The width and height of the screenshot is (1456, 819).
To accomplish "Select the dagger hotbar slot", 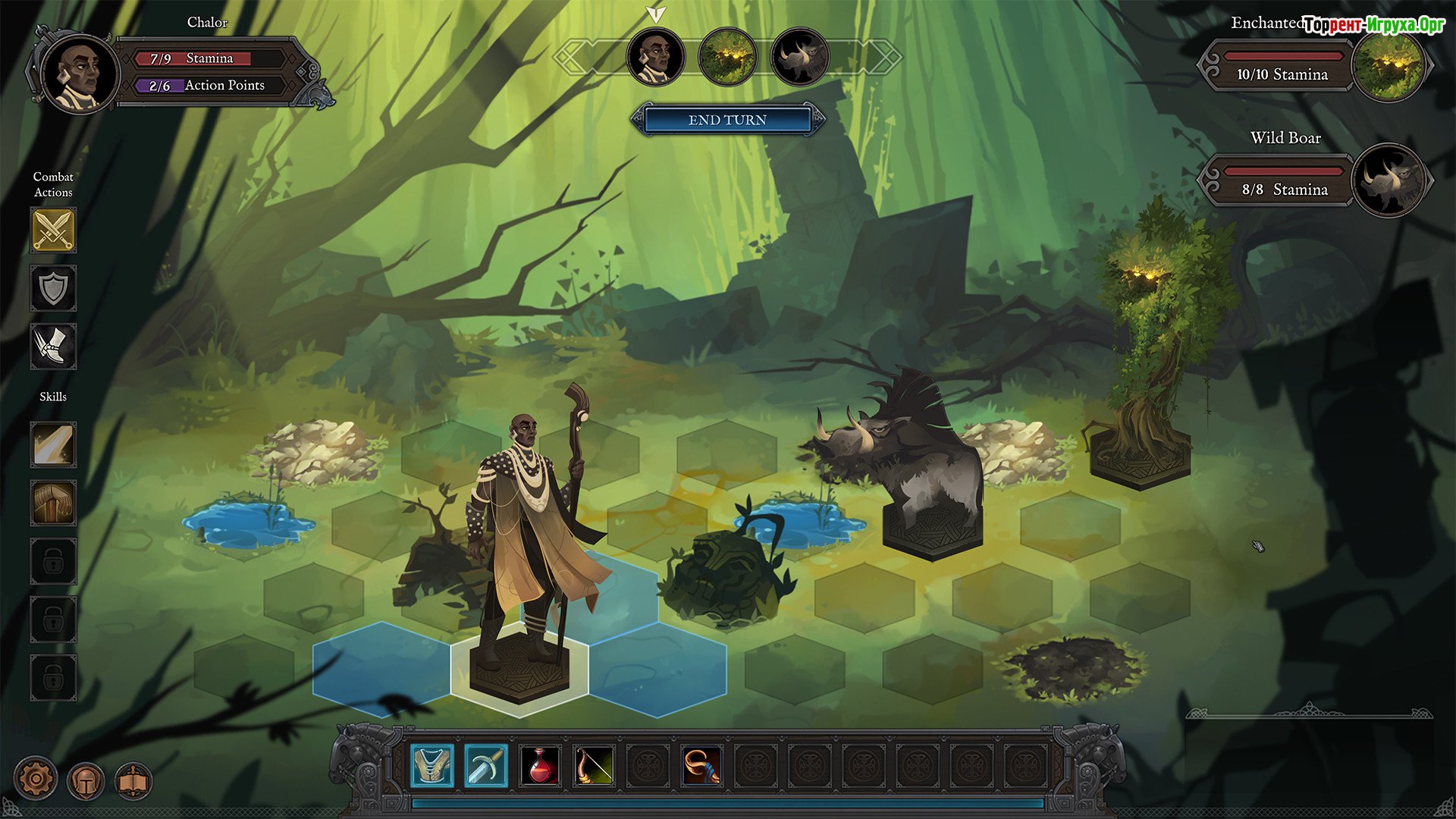I will (x=485, y=765).
